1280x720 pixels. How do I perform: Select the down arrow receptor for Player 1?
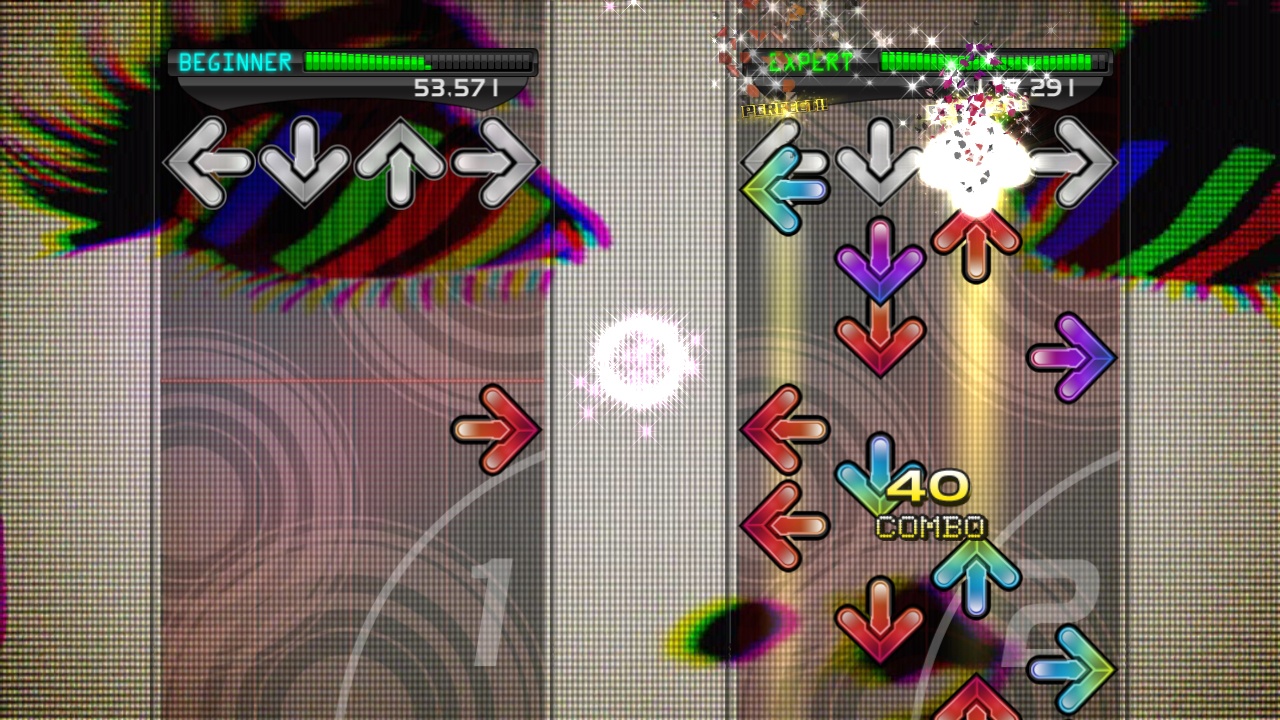coord(303,162)
